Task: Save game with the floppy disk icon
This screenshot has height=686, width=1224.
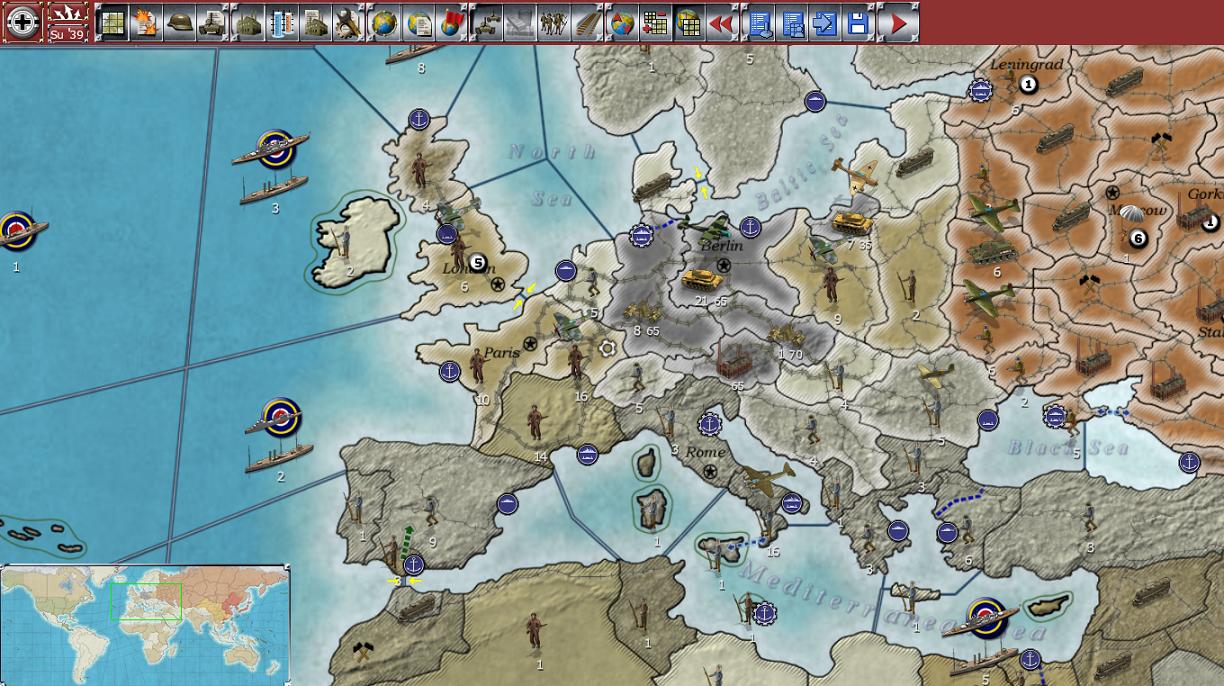Action: click(x=858, y=23)
